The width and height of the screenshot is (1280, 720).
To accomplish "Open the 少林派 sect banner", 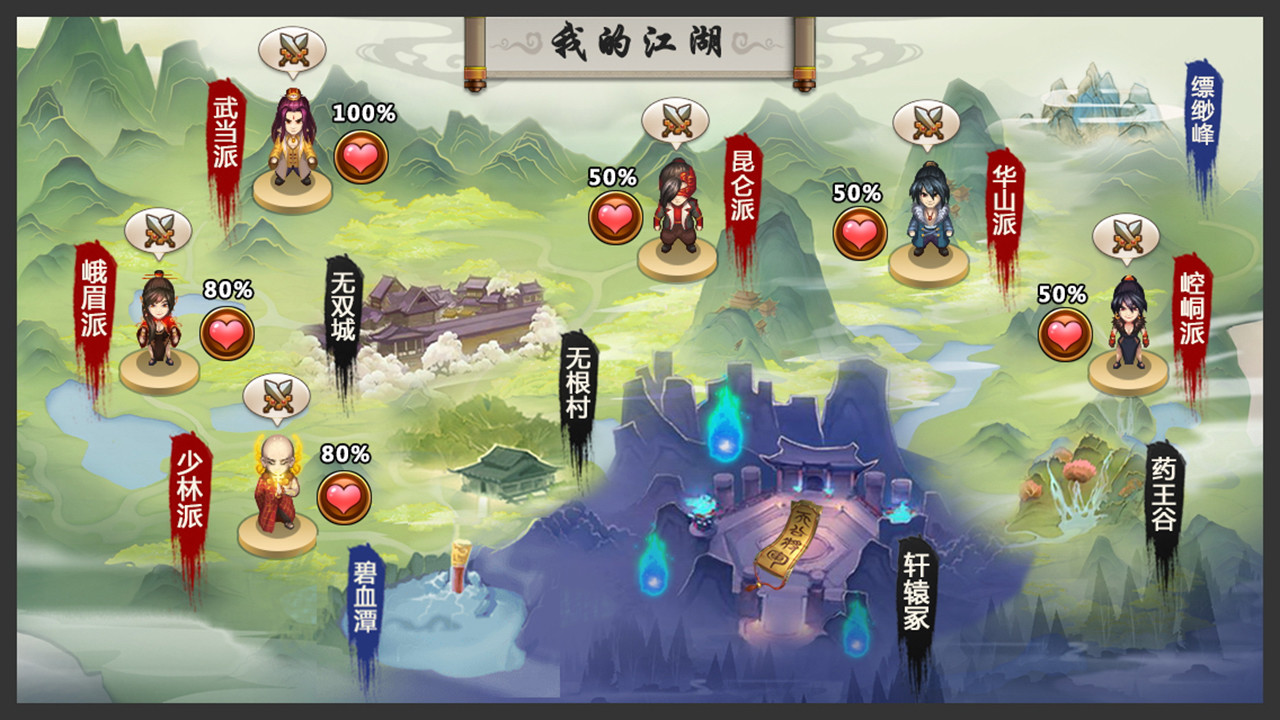I will (190, 488).
